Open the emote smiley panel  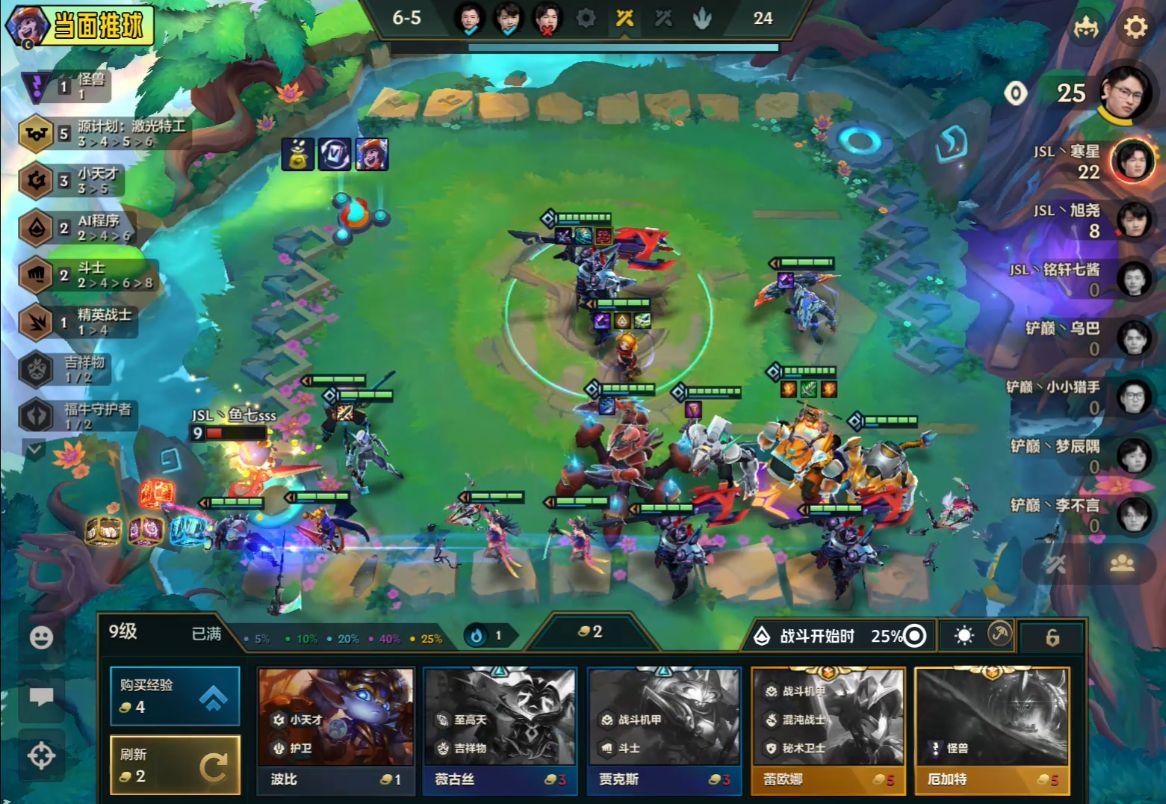tap(41, 637)
